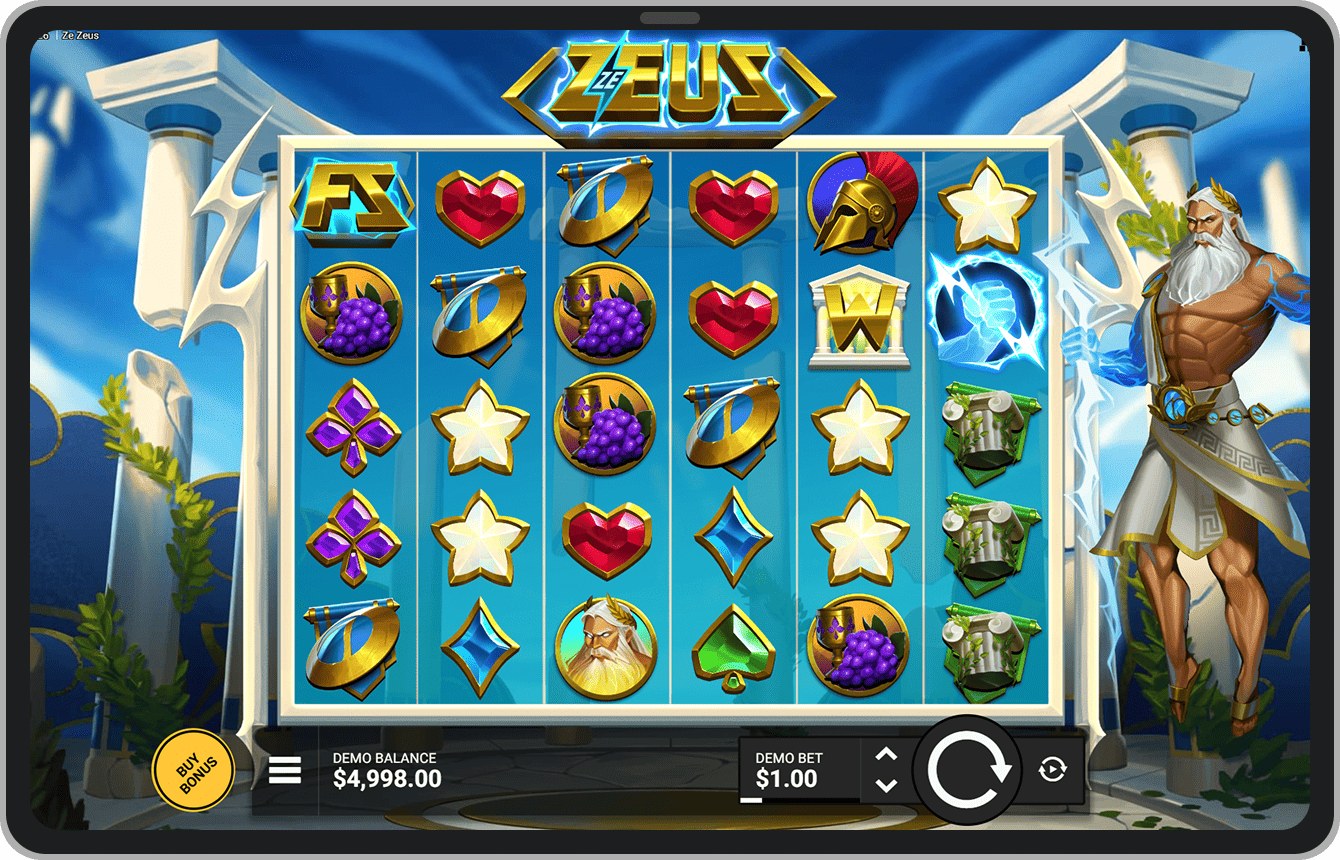Image resolution: width=1340 pixels, height=860 pixels.
Task: Click the yellow Buy Bonus button
Action: (x=192, y=771)
